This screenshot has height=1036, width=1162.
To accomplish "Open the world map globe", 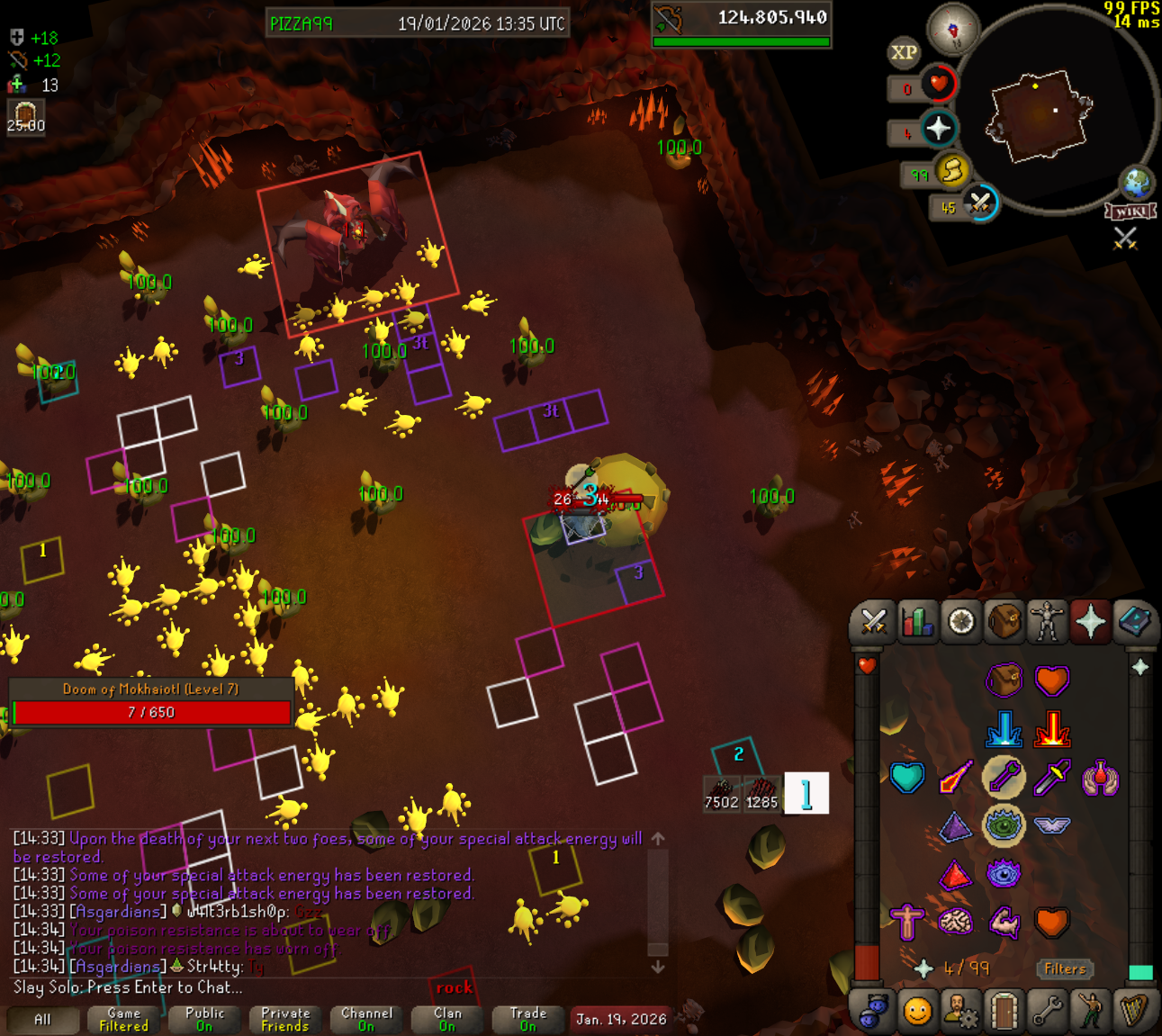I will [x=1137, y=182].
